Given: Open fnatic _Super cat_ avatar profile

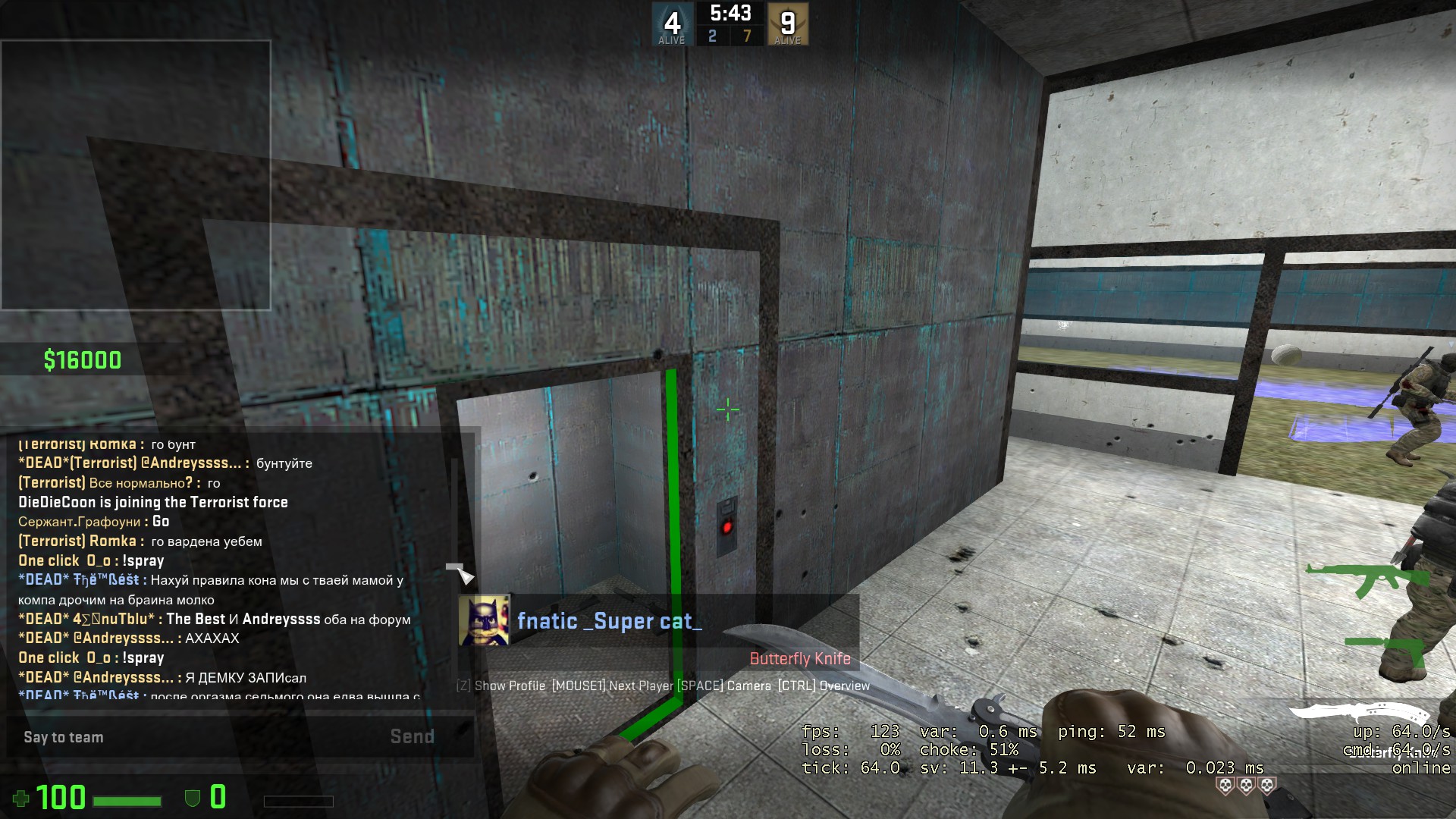Looking at the screenshot, I should click(x=484, y=620).
